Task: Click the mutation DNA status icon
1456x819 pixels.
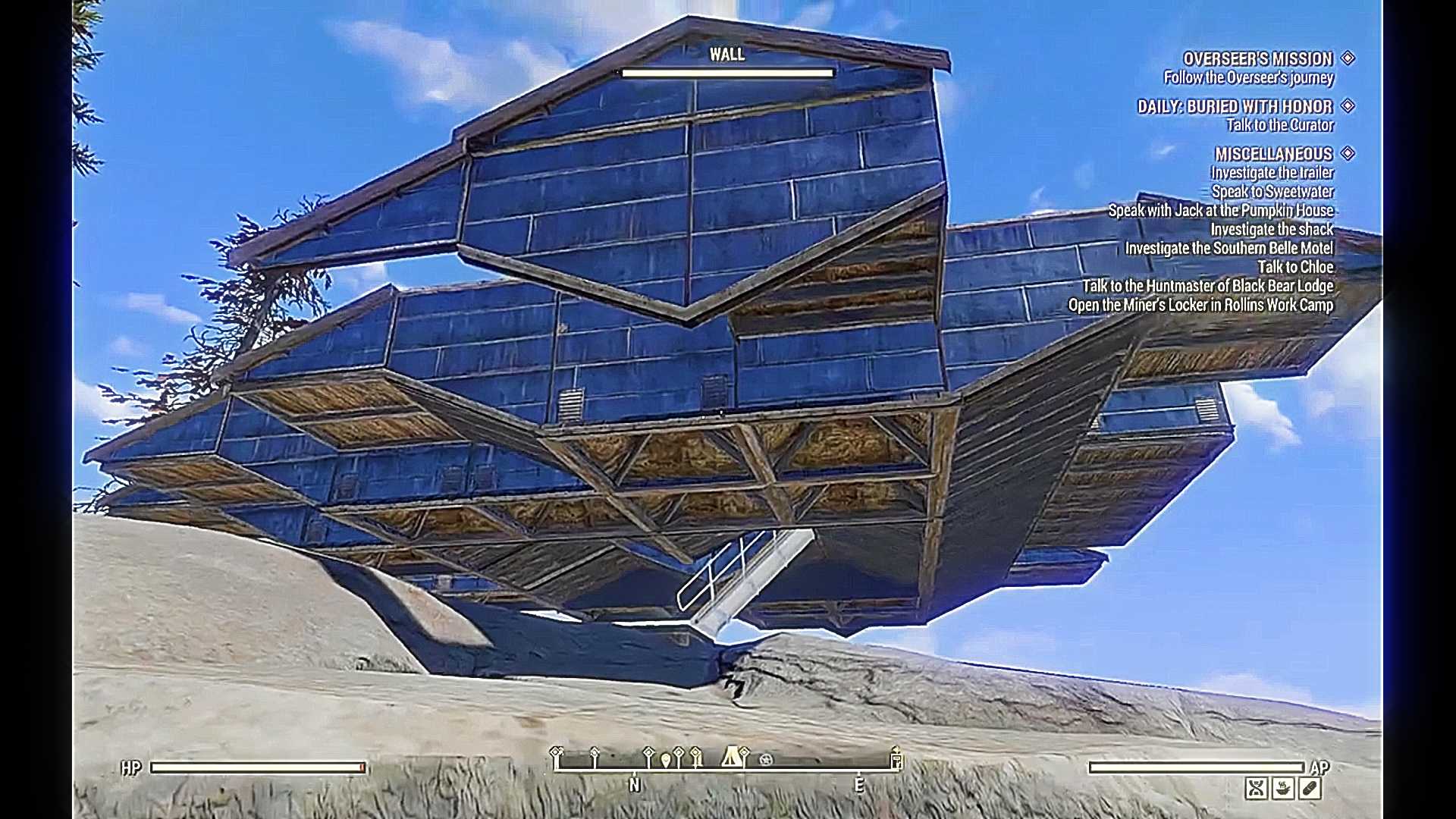Action: 1256,789
